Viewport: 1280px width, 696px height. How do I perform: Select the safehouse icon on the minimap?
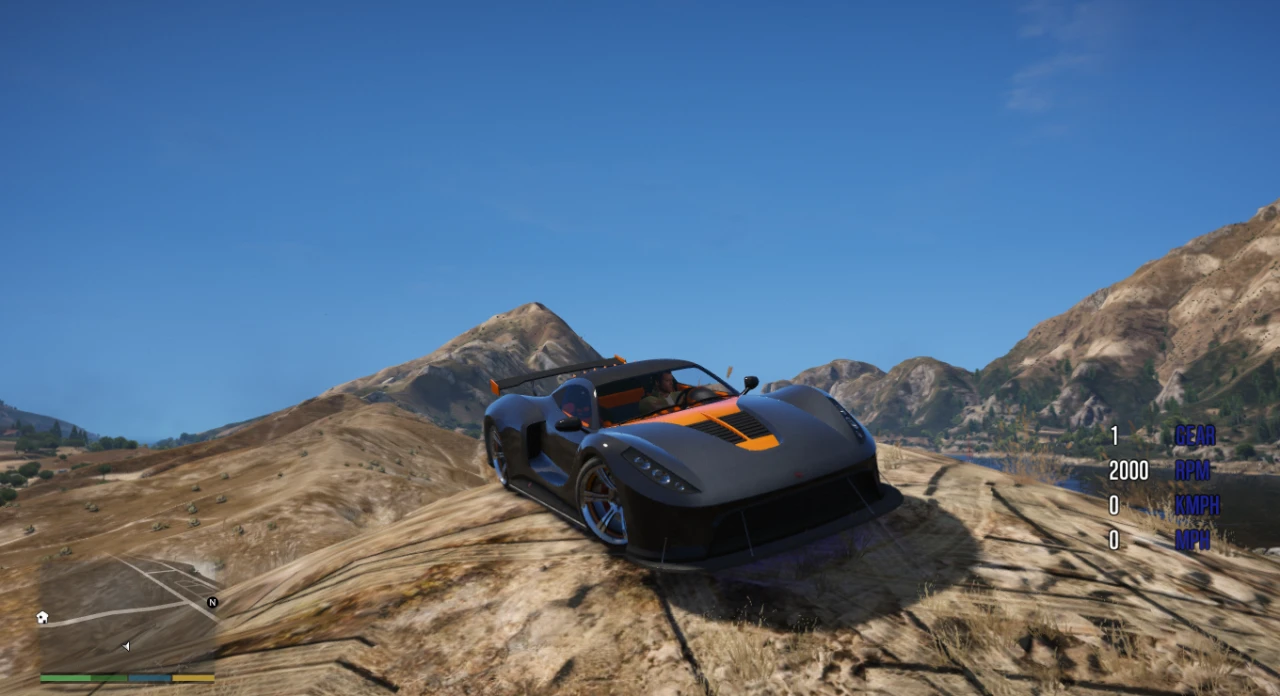pos(42,617)
